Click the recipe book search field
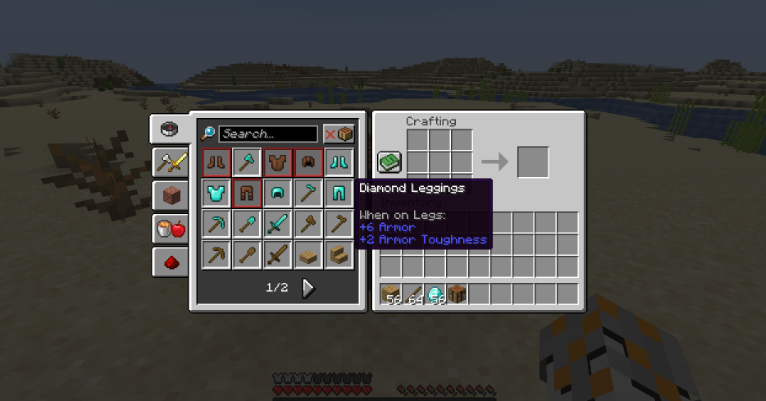 tap(267, 134)
